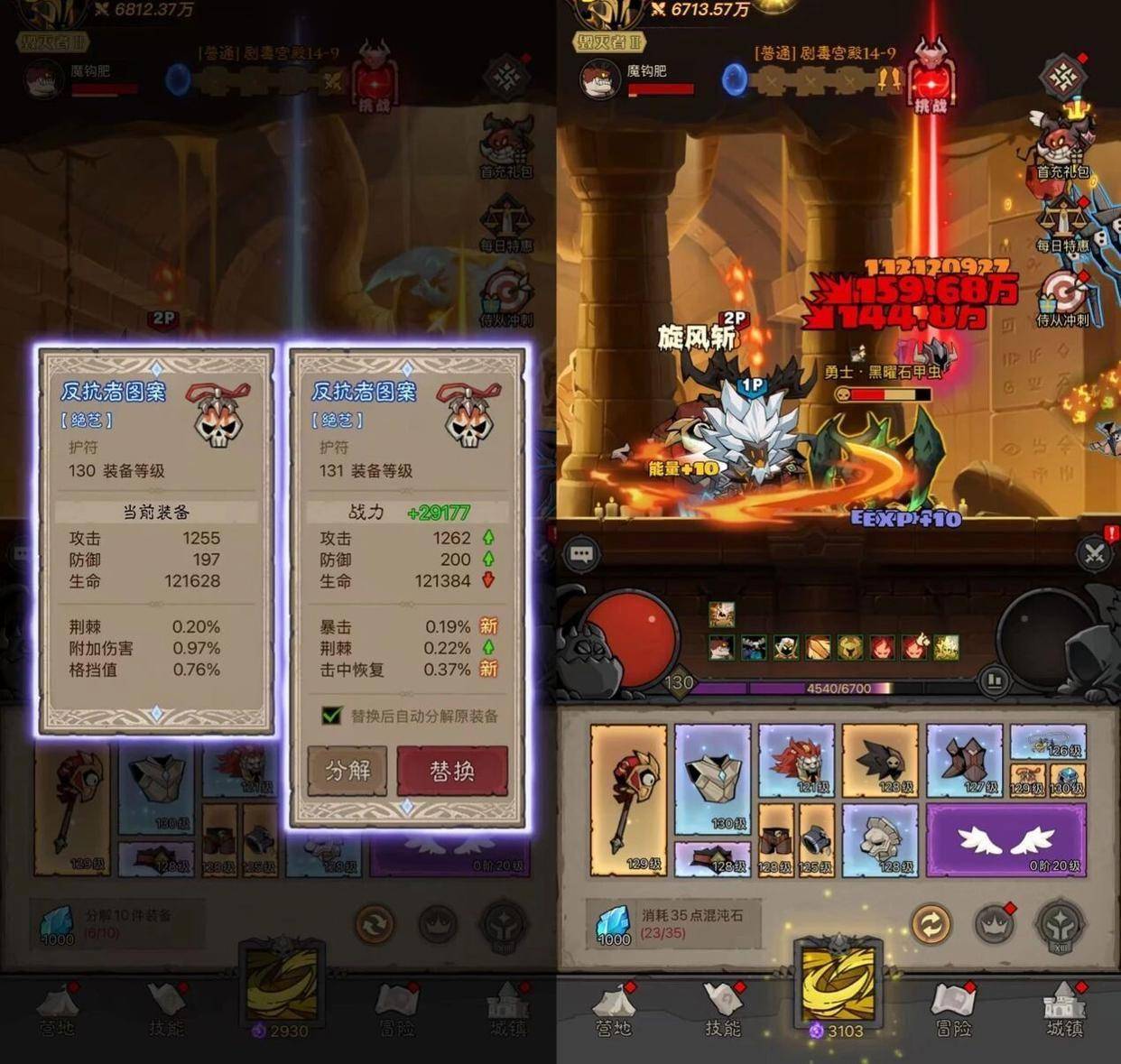
Task: Select the blue gem slot labeled 130级
Action: (1068, 781)
